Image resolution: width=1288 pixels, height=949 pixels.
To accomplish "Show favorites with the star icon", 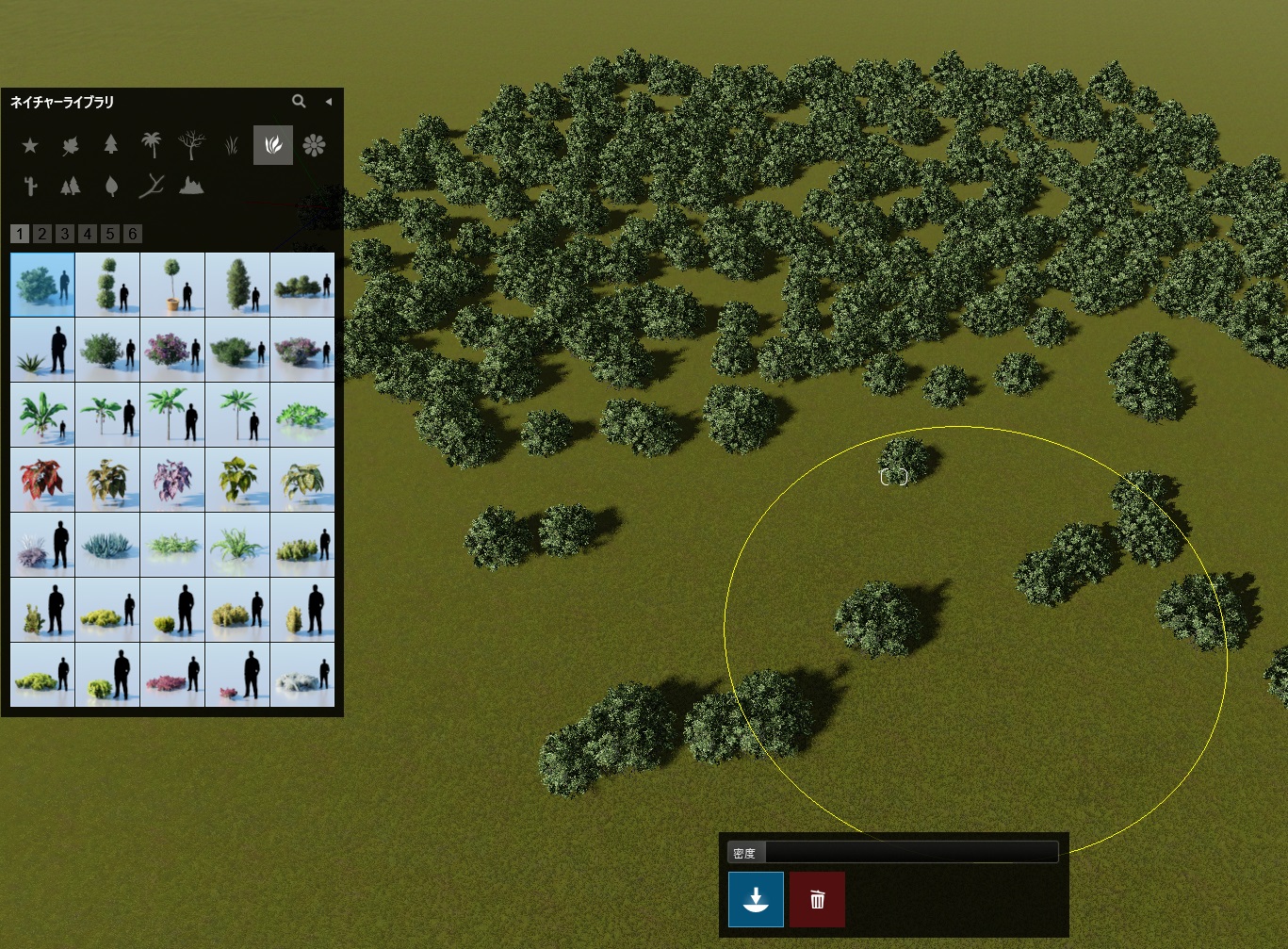I will [x=30, y=145].
